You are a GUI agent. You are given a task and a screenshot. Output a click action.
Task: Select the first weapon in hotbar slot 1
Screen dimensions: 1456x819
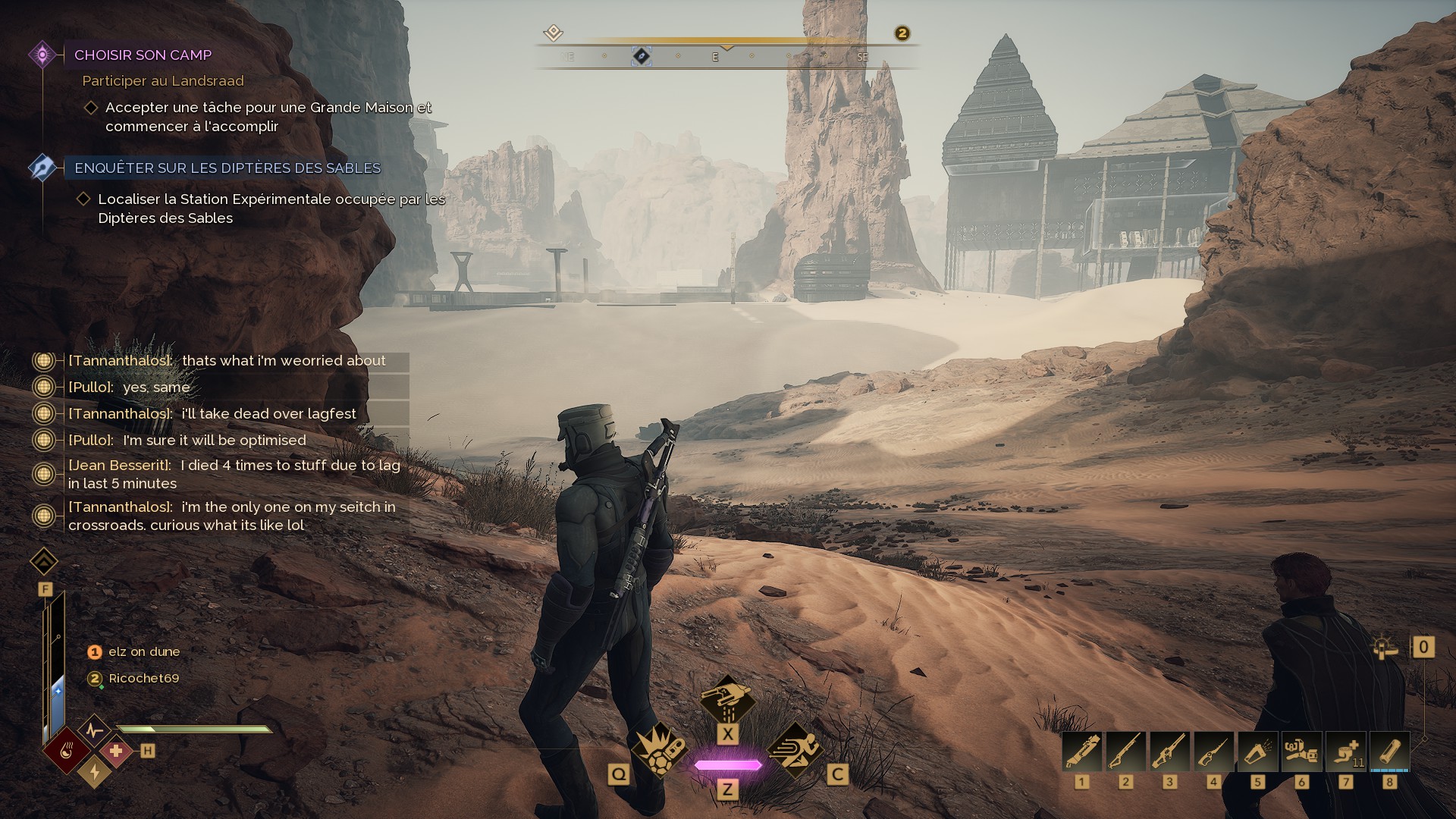(1082, 751)
